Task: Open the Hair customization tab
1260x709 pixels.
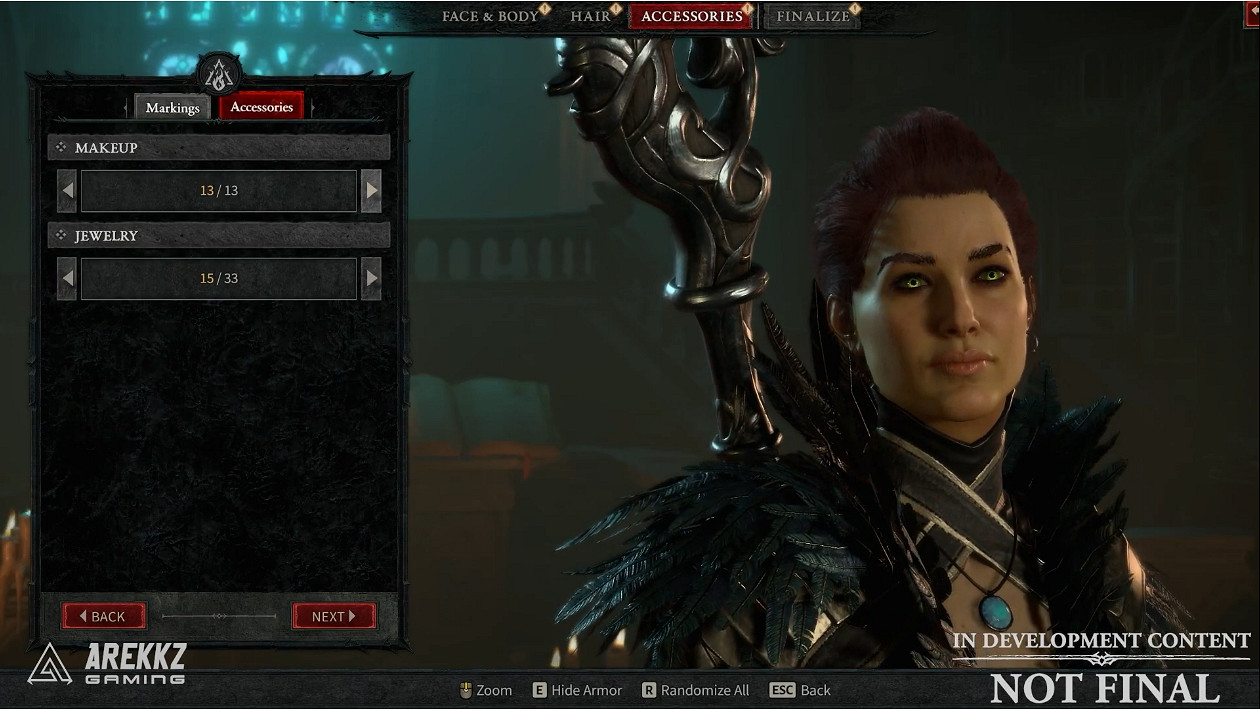Action: point(590,17)
